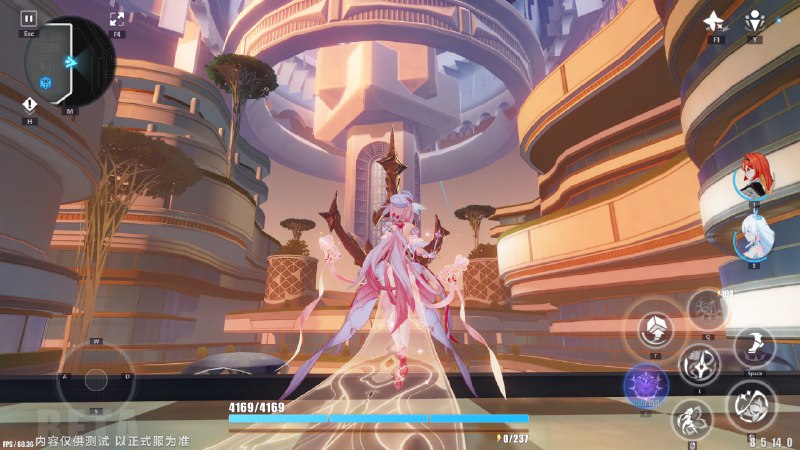Toggle the fullscreen arrows icon

tap(117, 18)
